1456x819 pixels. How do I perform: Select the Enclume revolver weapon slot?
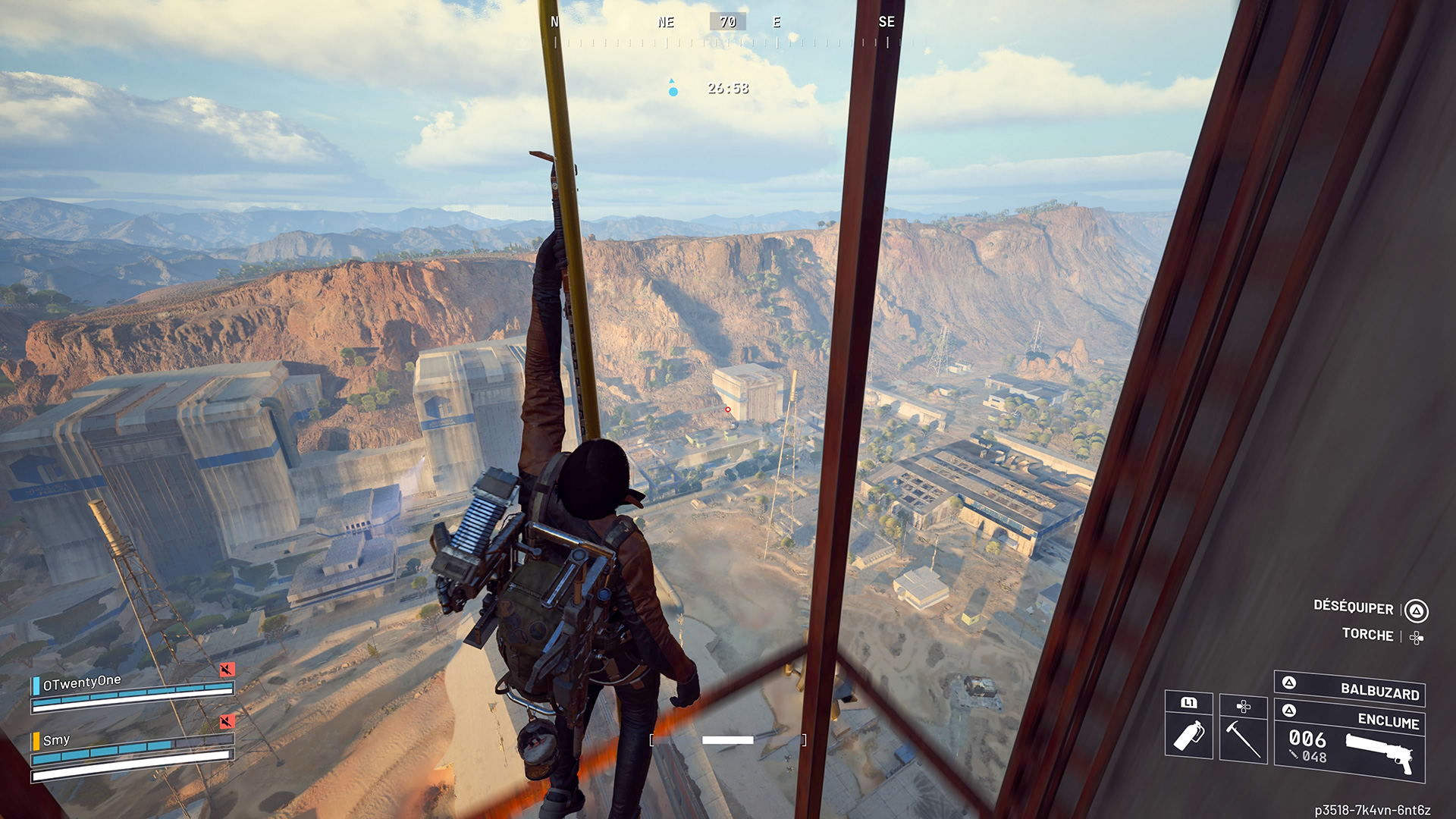[x=1350, y=742]
